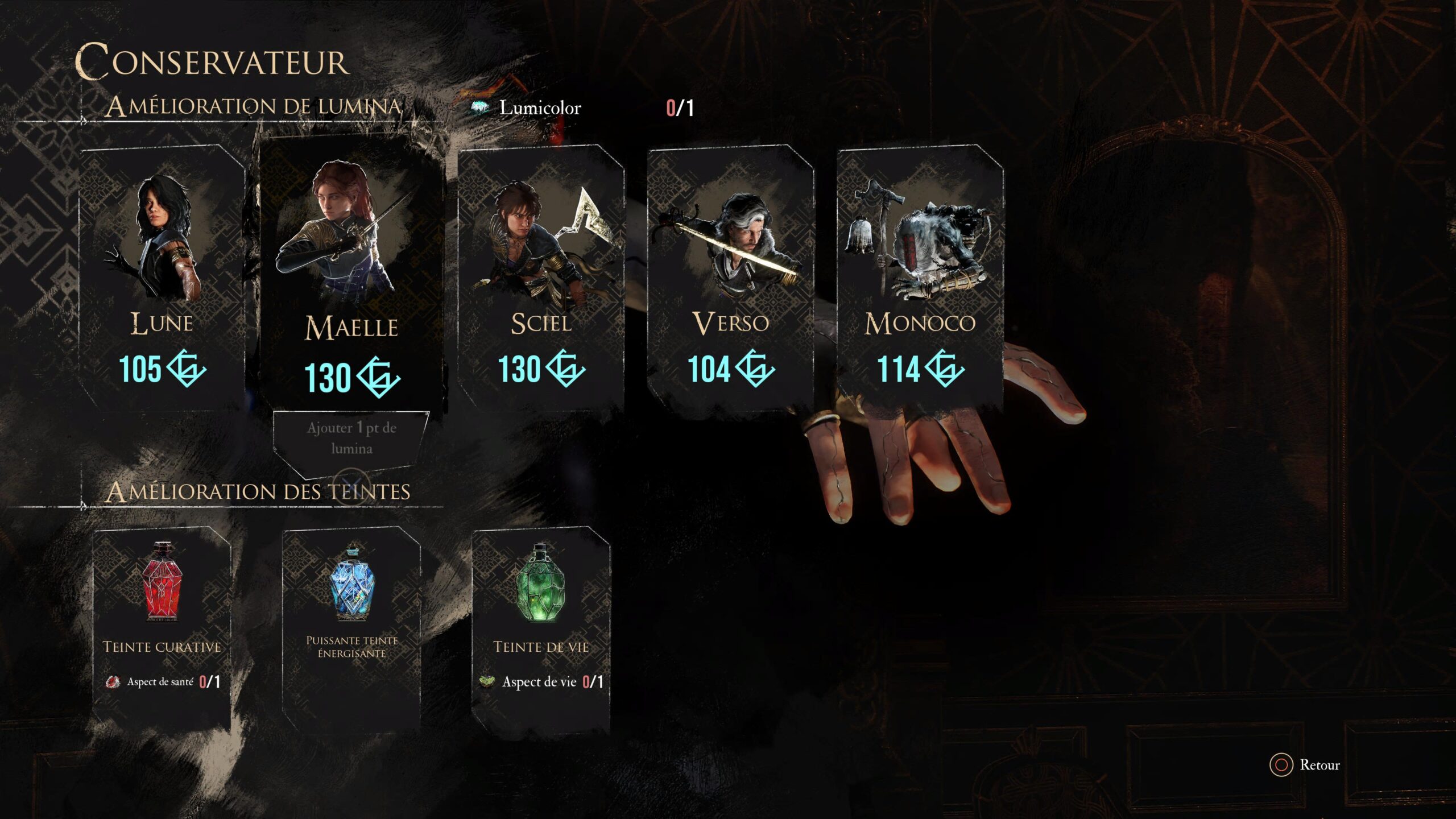The height and width of the screenshot is (819, 1456).
Task: Select the blue Puissante teinte énergisante
Action: 351,626
